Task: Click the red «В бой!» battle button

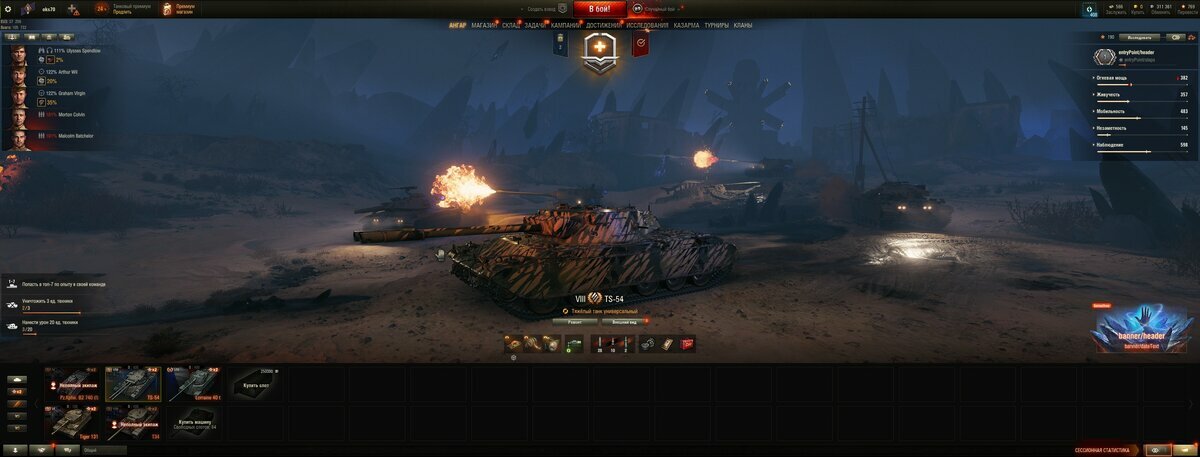Action: (x=599, y=9)
